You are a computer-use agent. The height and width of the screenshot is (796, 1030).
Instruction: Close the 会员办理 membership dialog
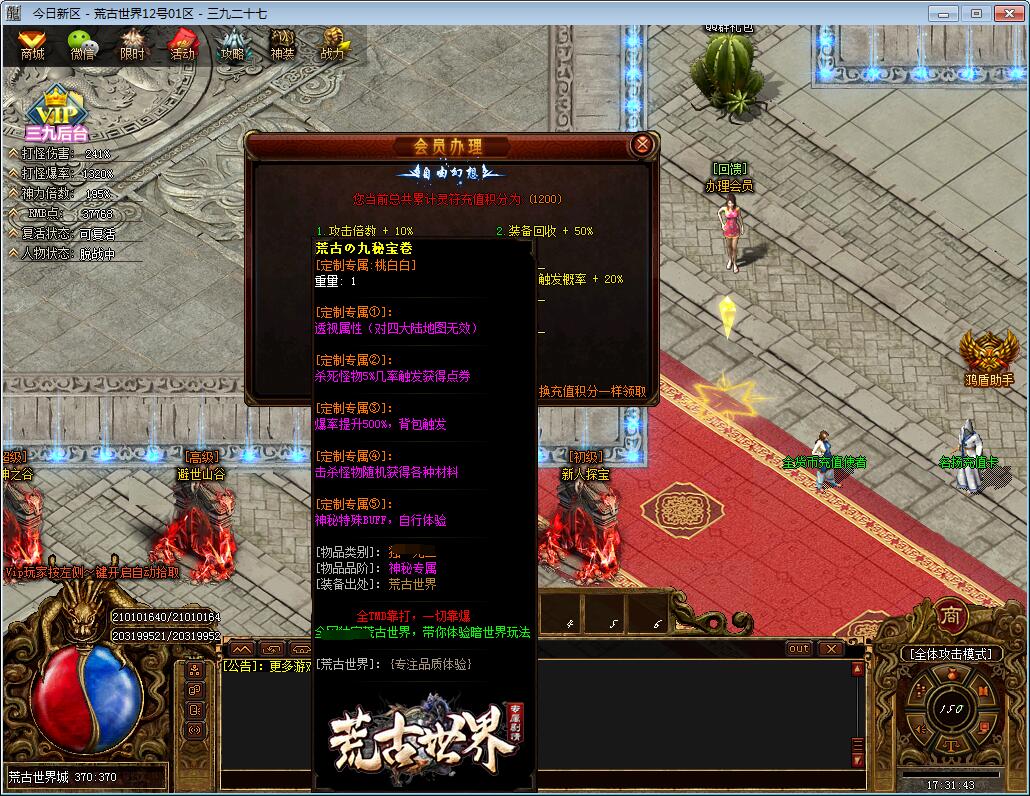[642, 145]
